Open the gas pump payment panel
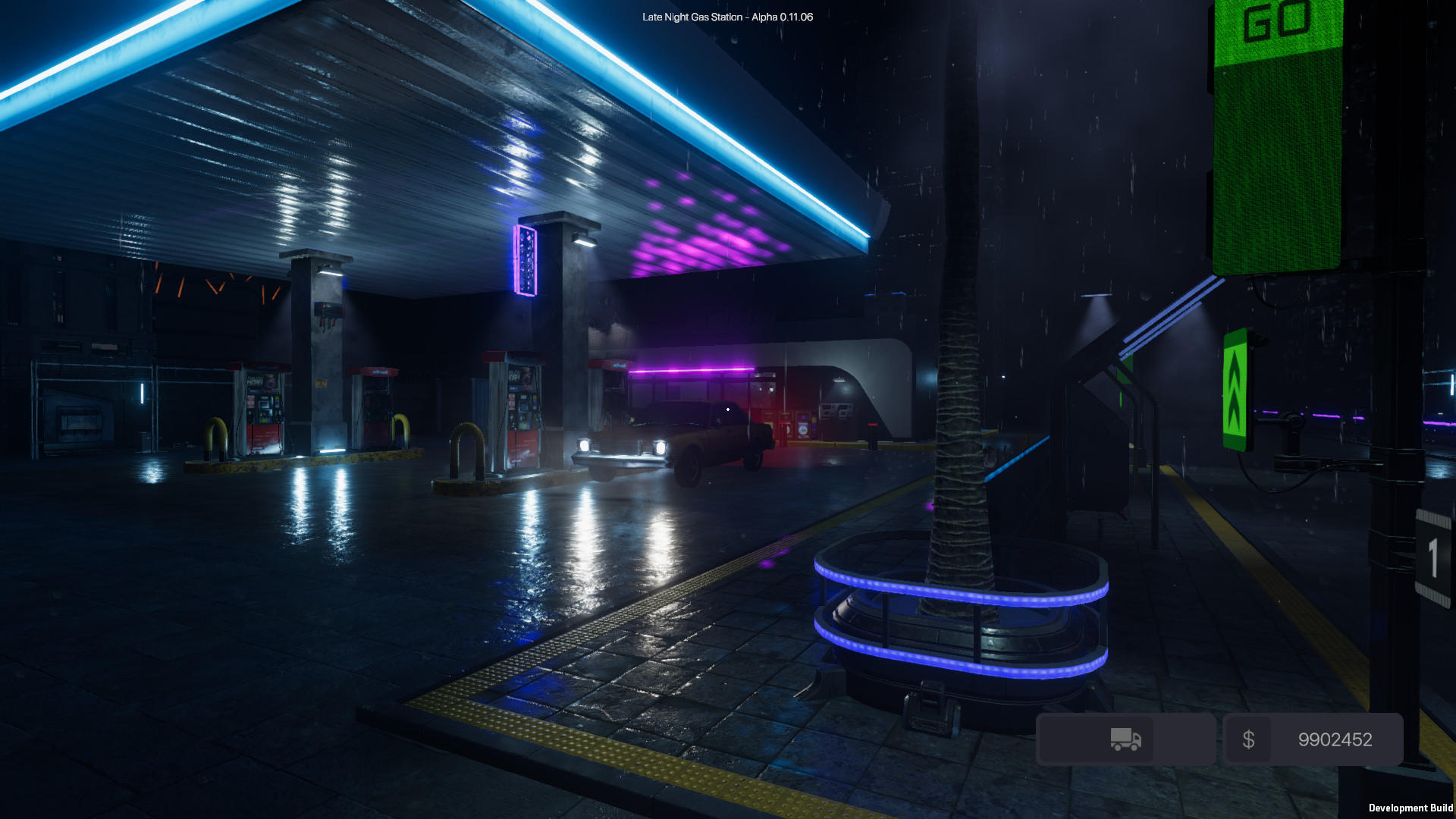 click(523, 406)
